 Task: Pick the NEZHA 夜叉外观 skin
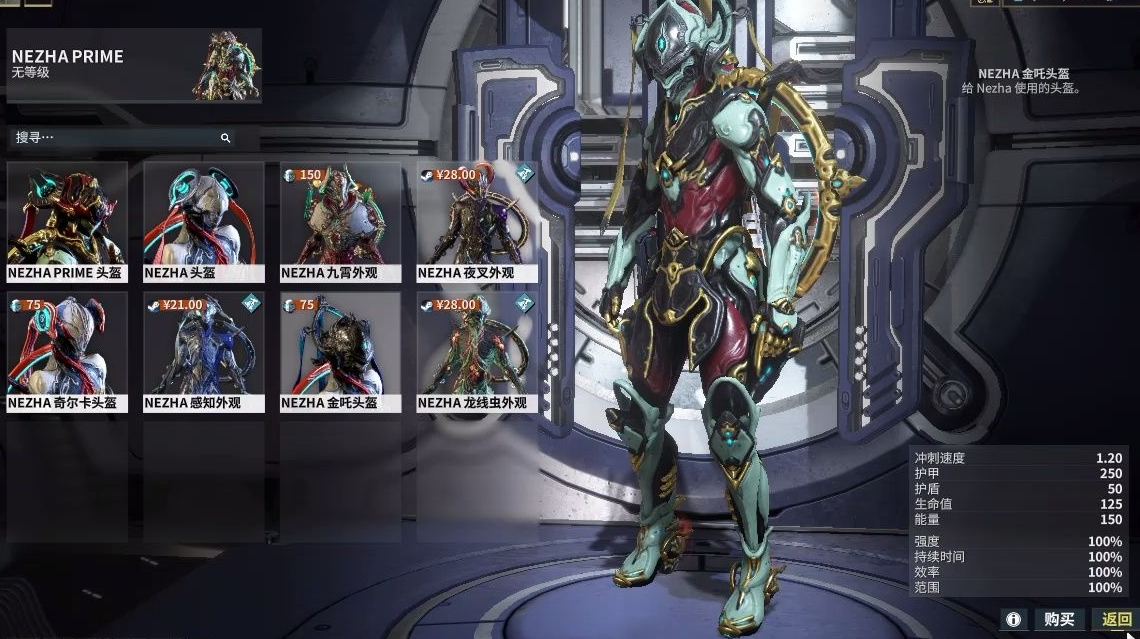pos(477,222)
